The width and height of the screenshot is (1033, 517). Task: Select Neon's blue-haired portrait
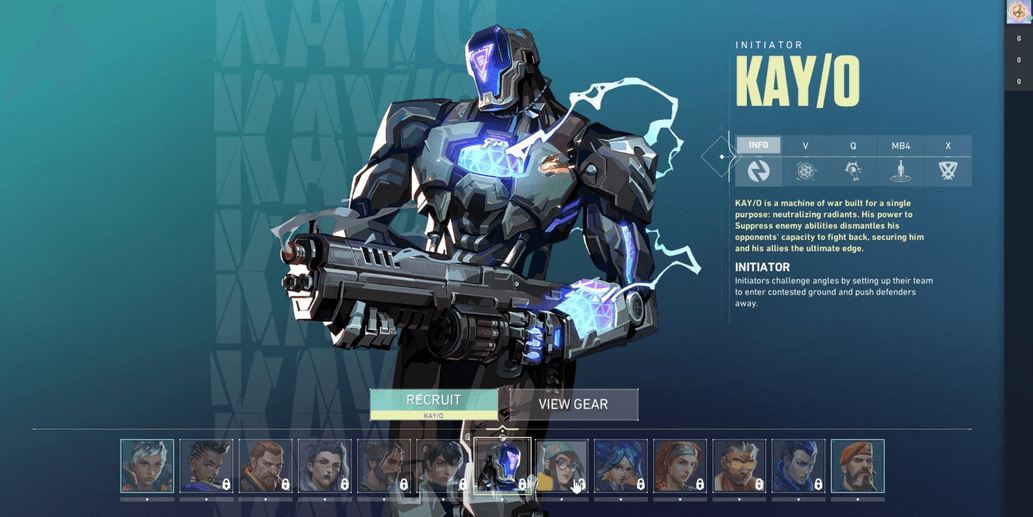620,466
